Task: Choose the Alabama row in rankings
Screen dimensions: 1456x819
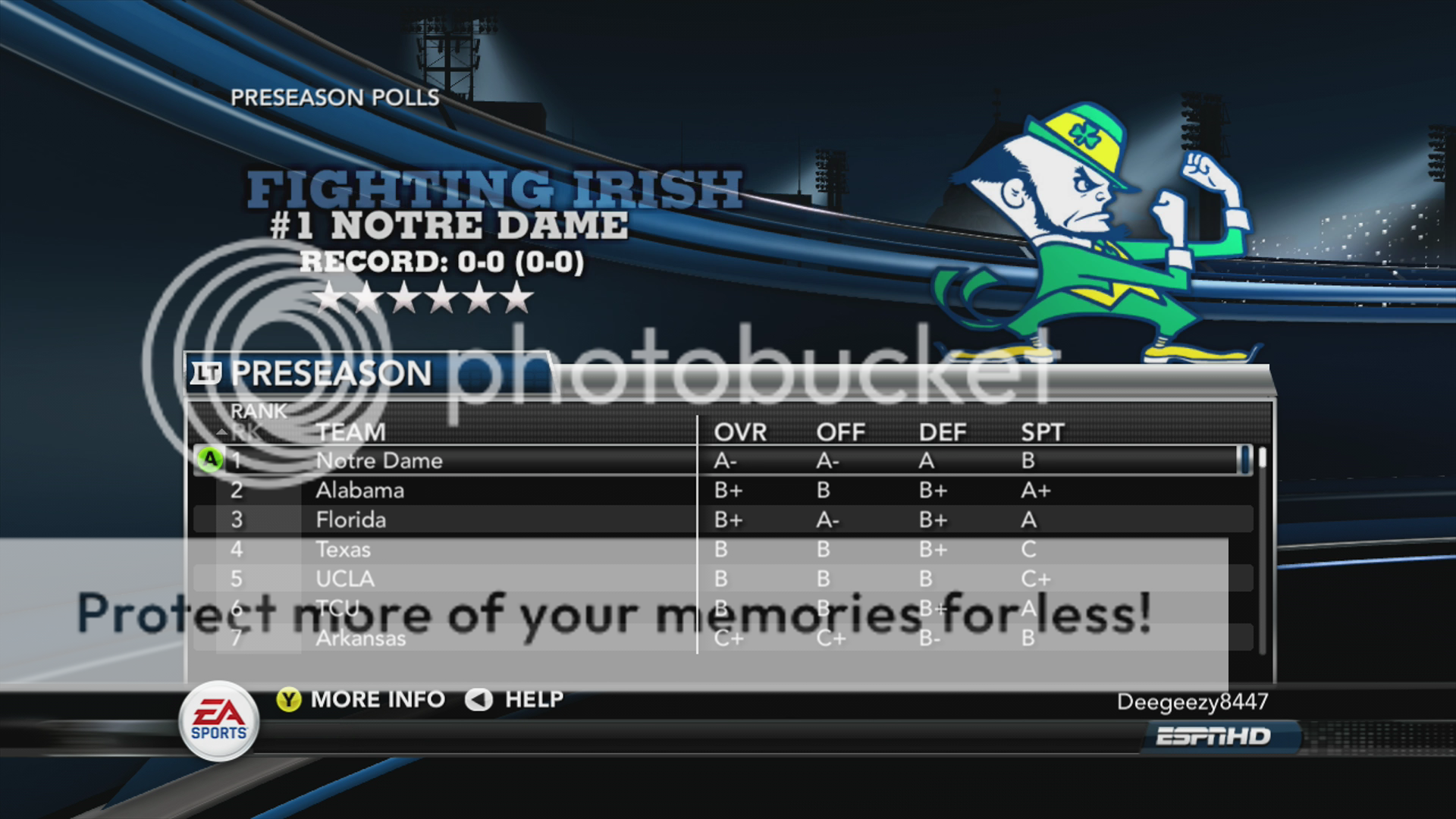Action: [x=360, y=490]
